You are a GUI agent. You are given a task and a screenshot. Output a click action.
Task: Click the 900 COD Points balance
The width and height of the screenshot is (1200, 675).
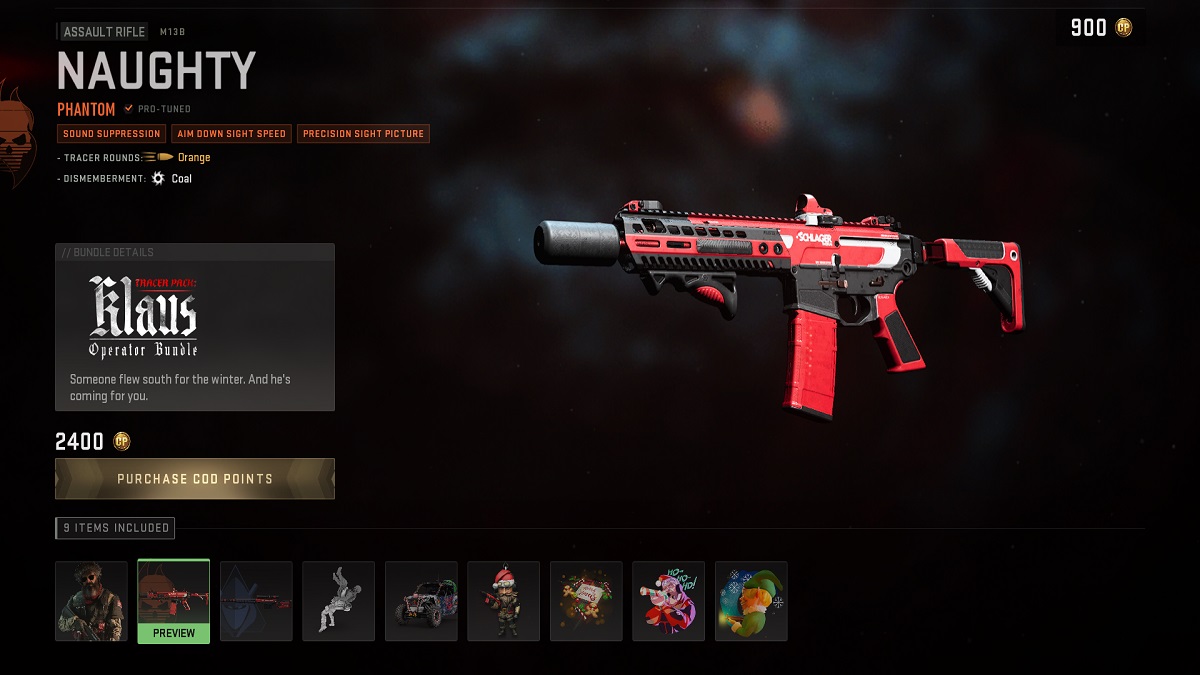[1100, 28]
